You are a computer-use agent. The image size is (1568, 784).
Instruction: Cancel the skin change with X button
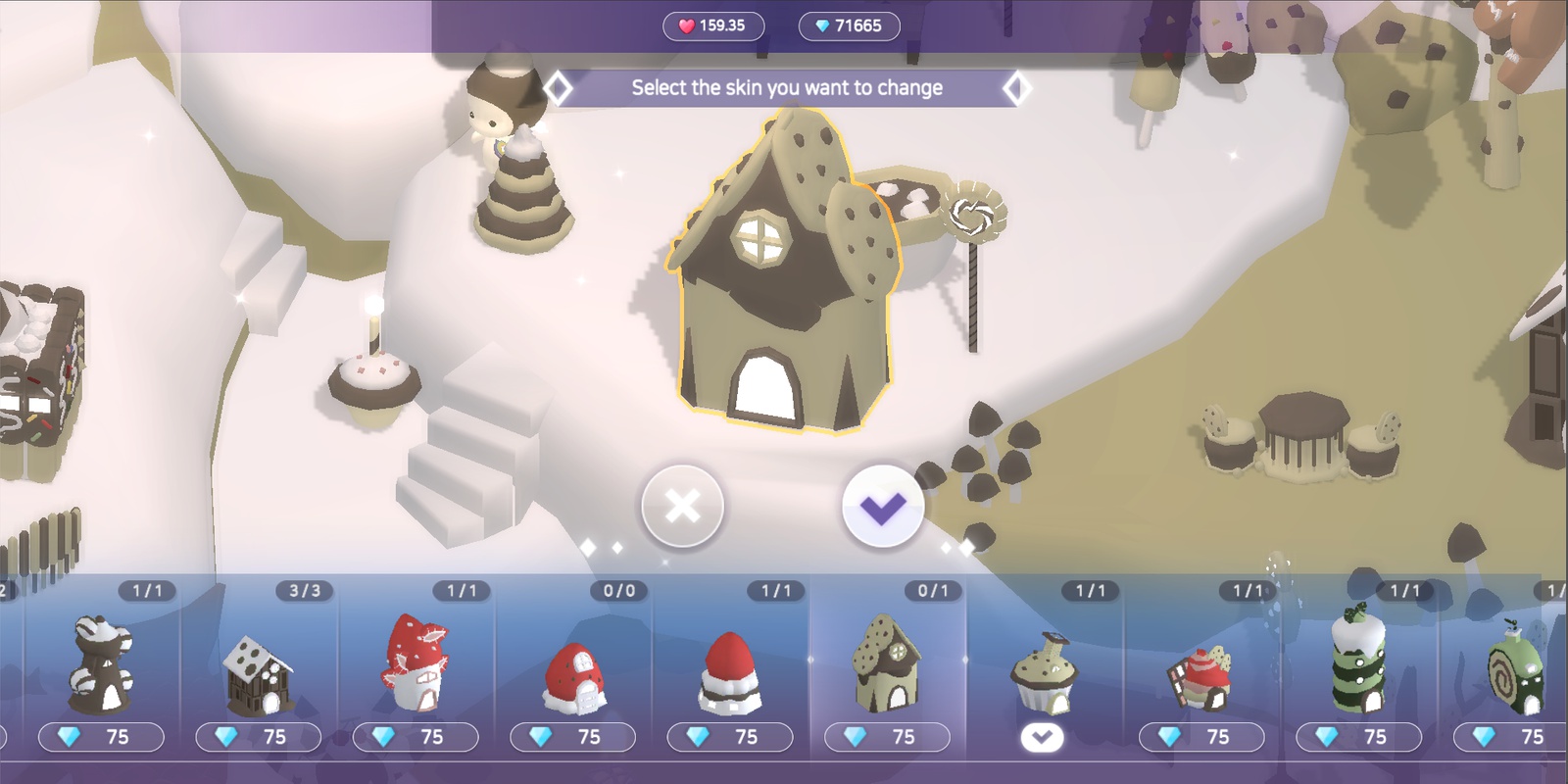point(682,507)
